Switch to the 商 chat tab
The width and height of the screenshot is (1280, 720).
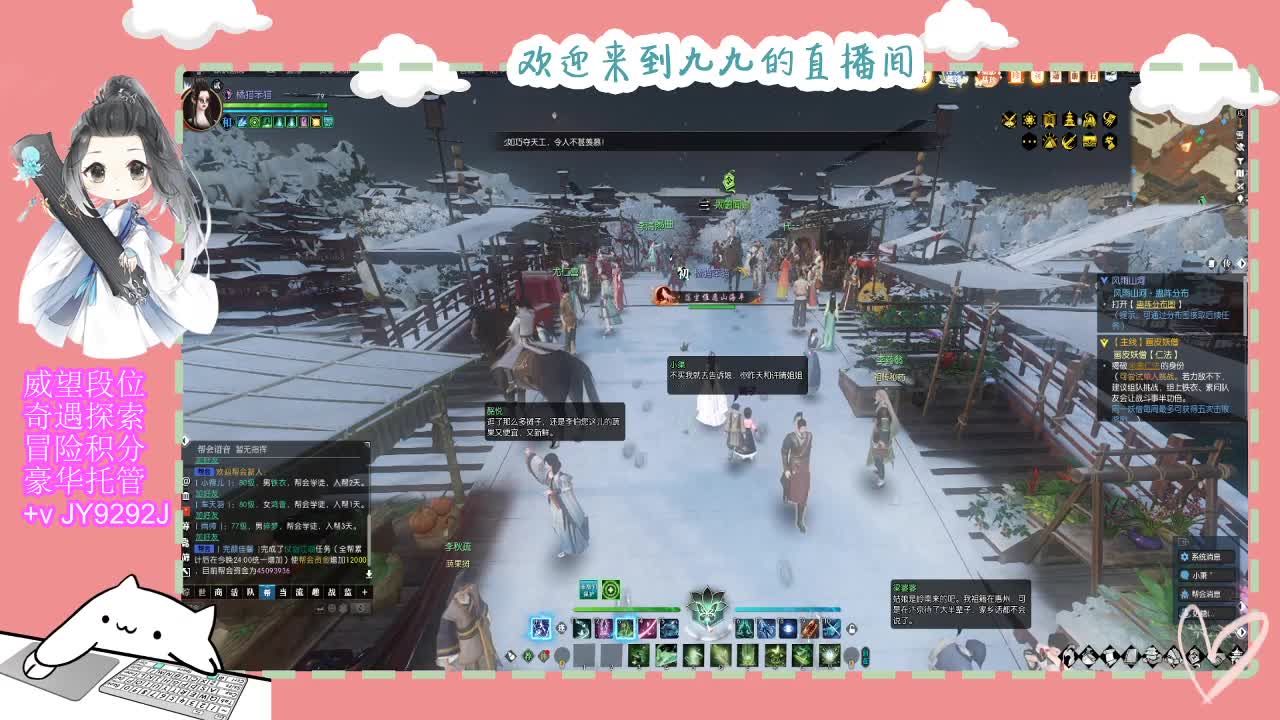[x=219, y=592]
